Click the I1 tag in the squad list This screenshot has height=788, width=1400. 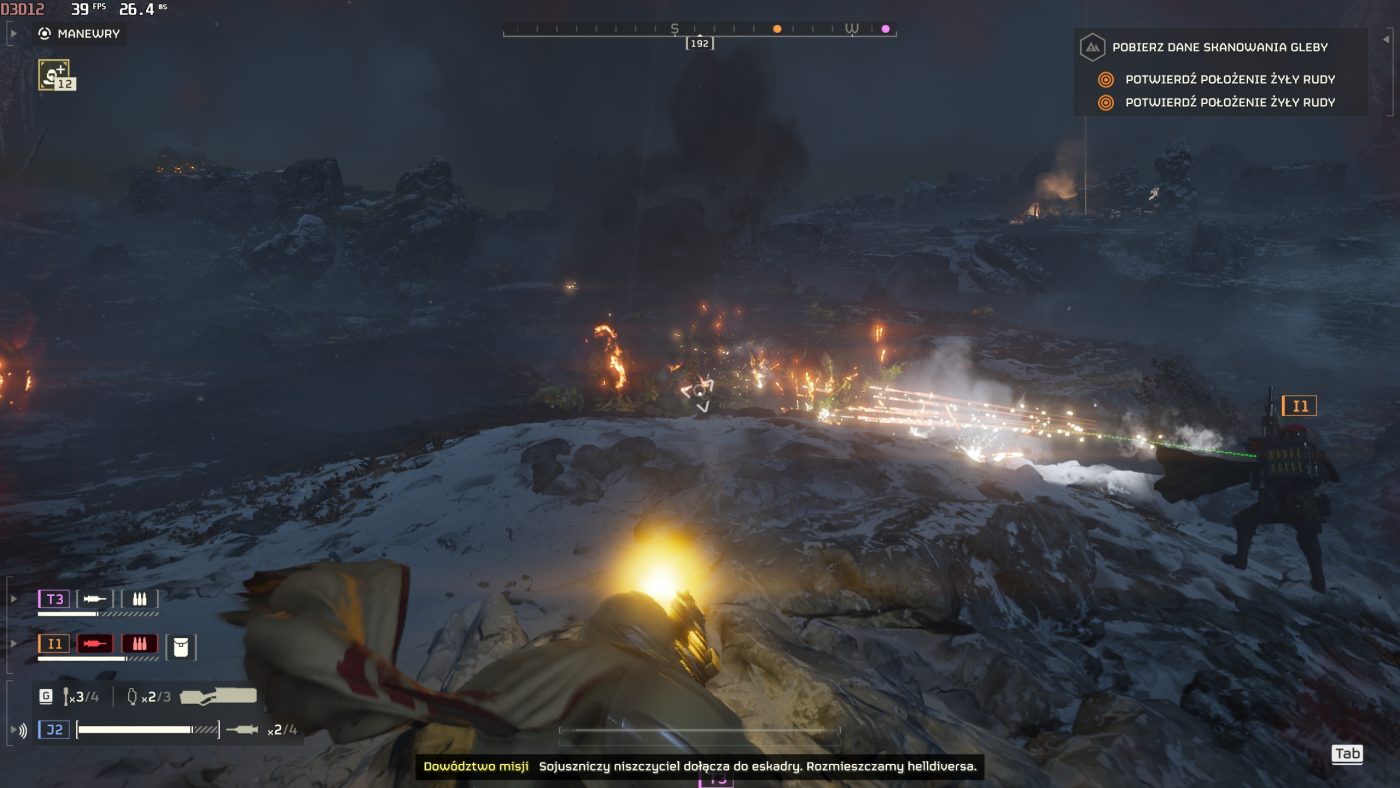pos(54,644)
